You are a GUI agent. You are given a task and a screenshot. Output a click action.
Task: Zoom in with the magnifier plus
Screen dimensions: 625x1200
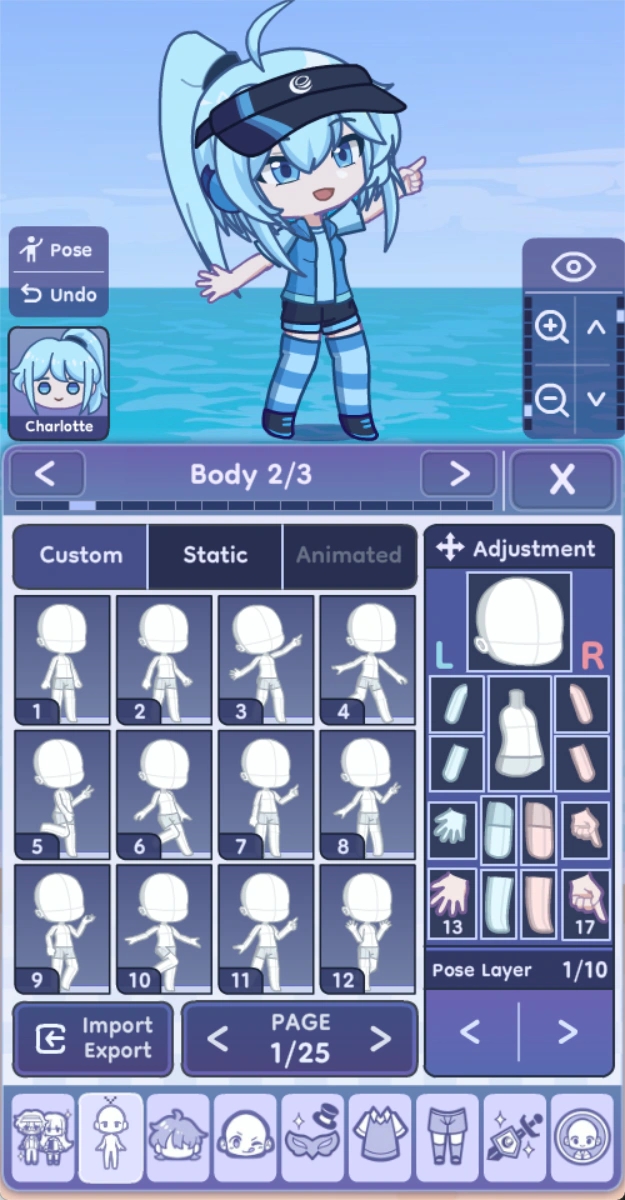tap(551, 327)
